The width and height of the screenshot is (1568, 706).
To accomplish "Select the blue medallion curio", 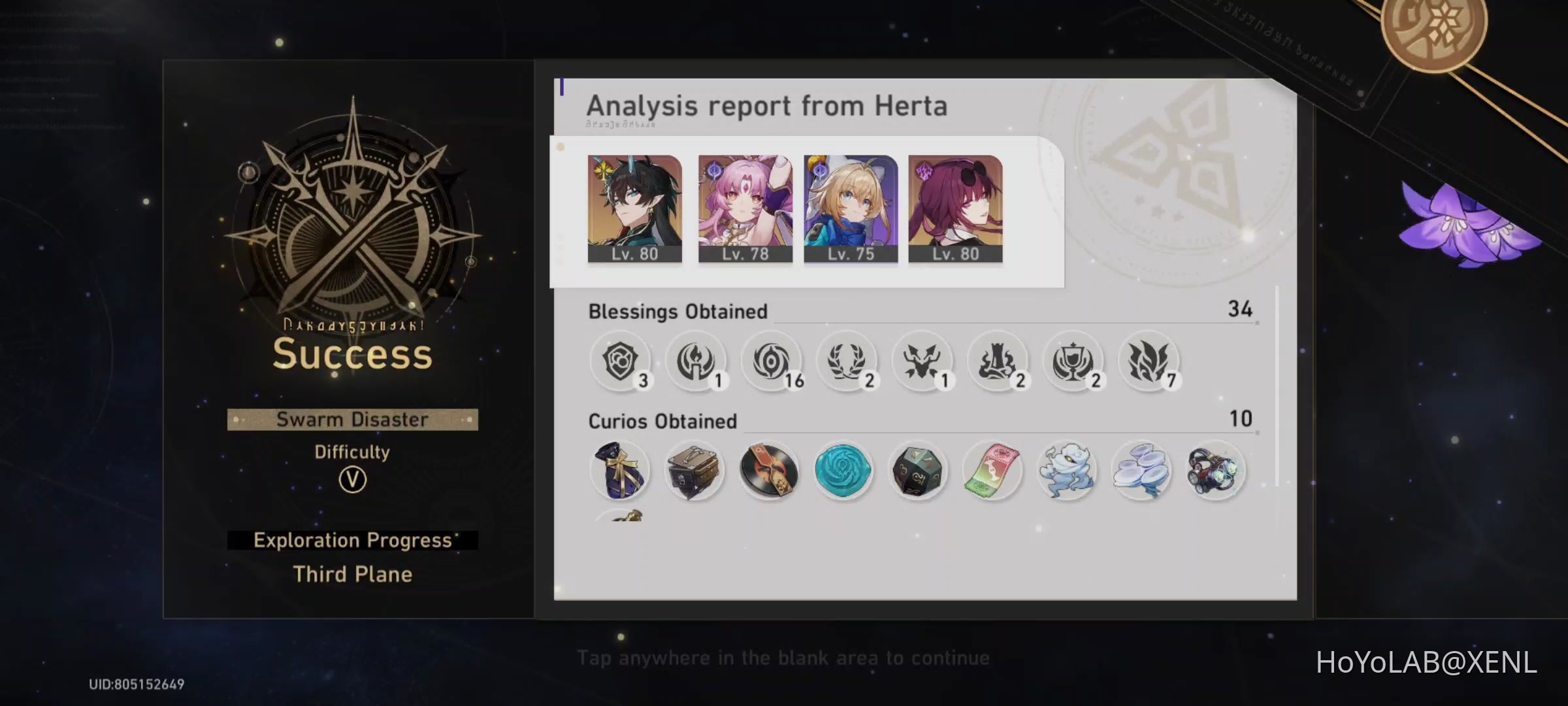I will click(843, 471).
